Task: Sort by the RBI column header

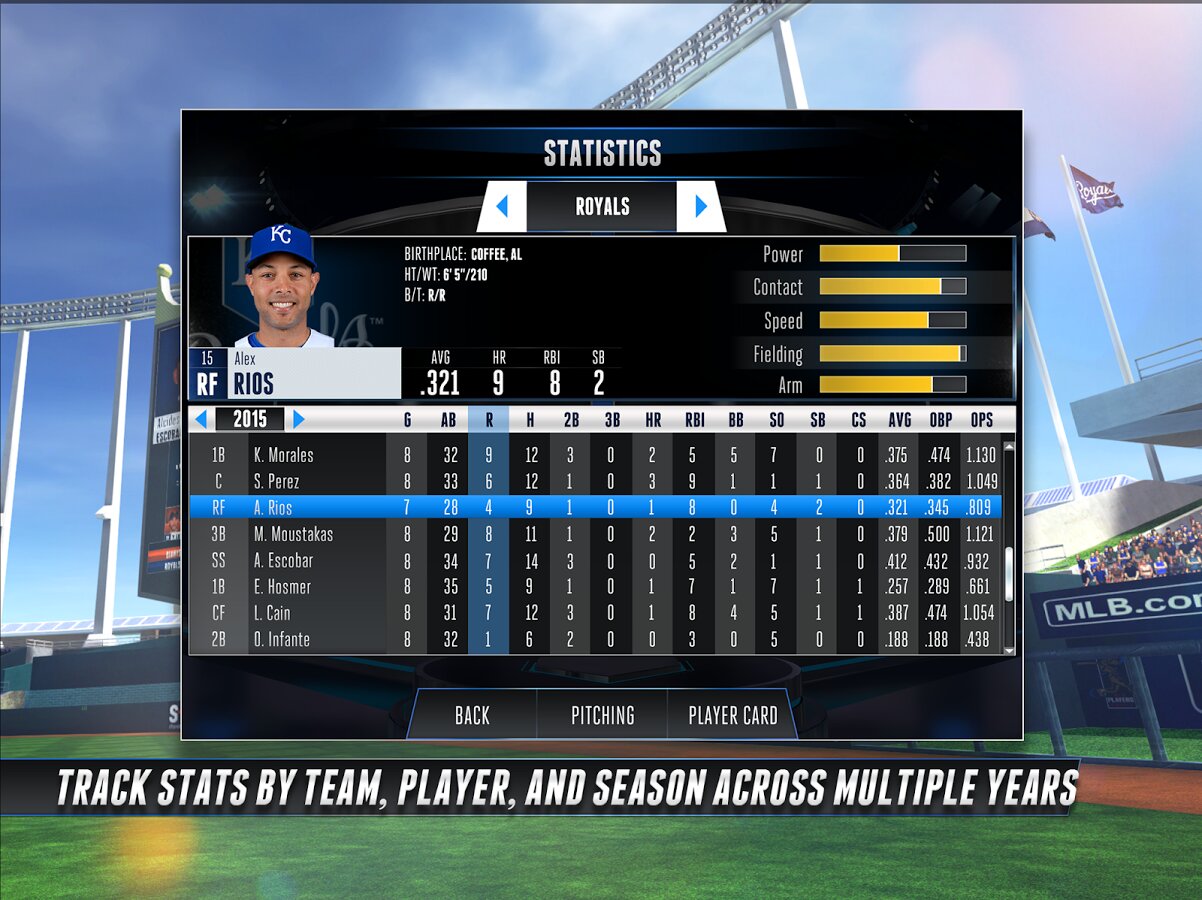Action: (x=694, y=421)
